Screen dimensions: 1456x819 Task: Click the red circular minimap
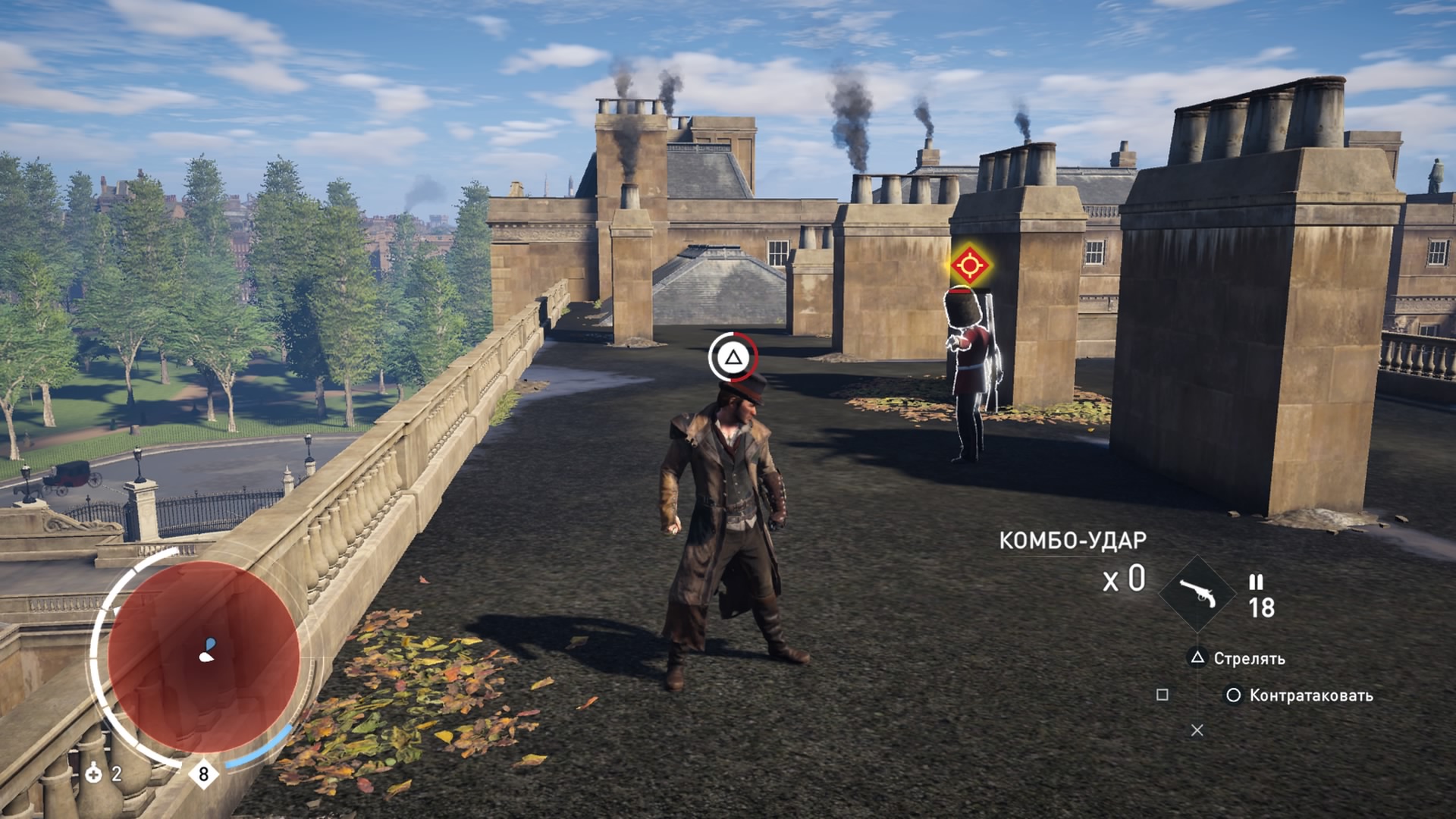click(203, 657)
